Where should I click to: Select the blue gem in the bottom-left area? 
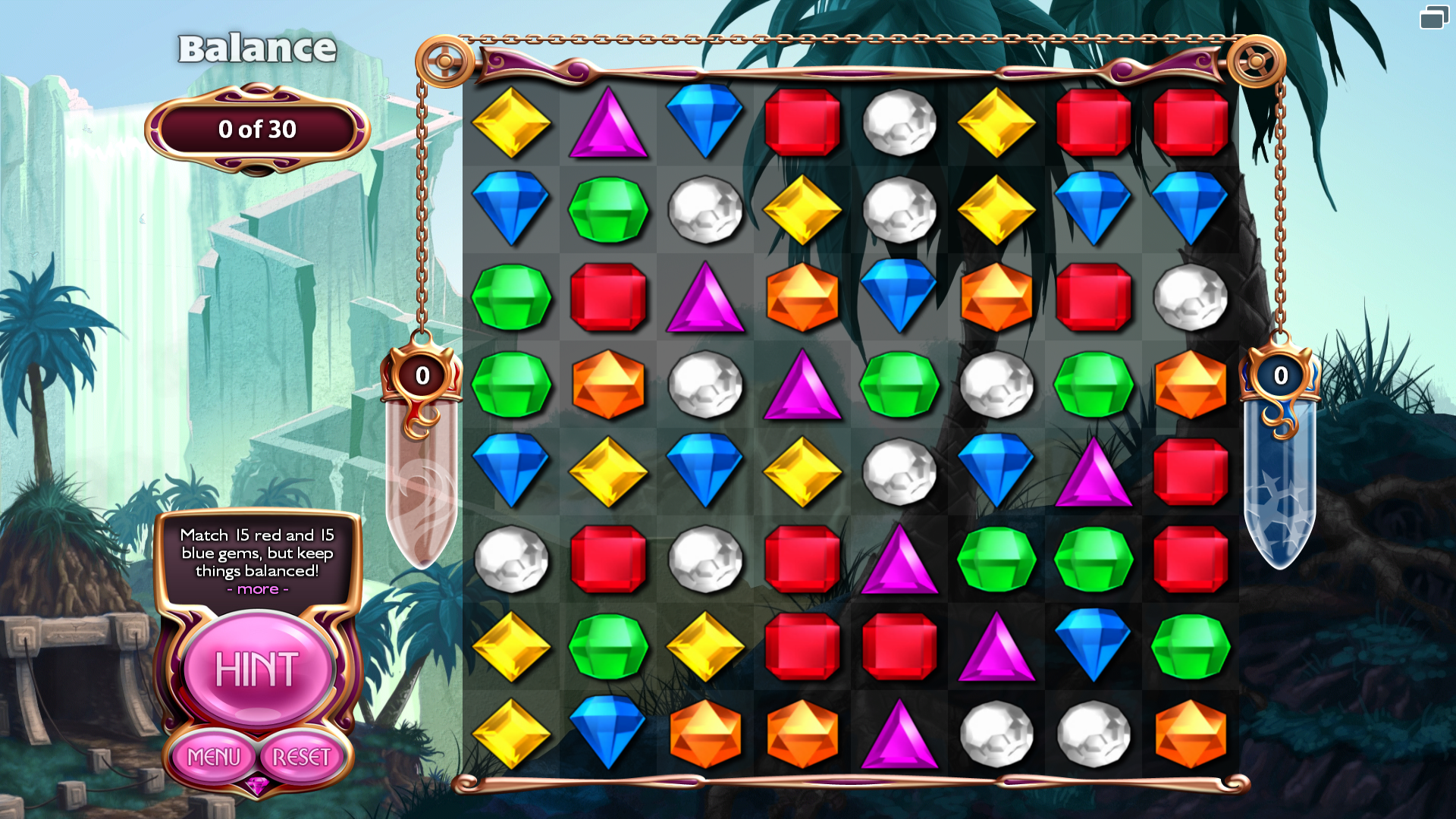[x=609, y=732]
